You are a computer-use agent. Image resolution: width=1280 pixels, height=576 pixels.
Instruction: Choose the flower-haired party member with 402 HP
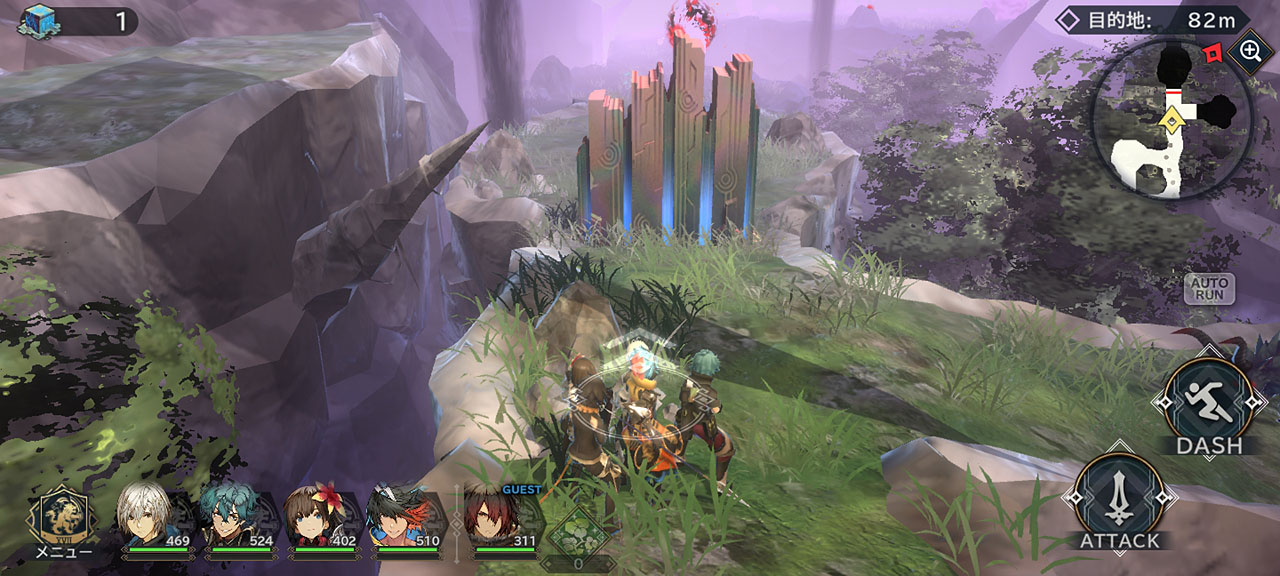[x=317, y=517]
